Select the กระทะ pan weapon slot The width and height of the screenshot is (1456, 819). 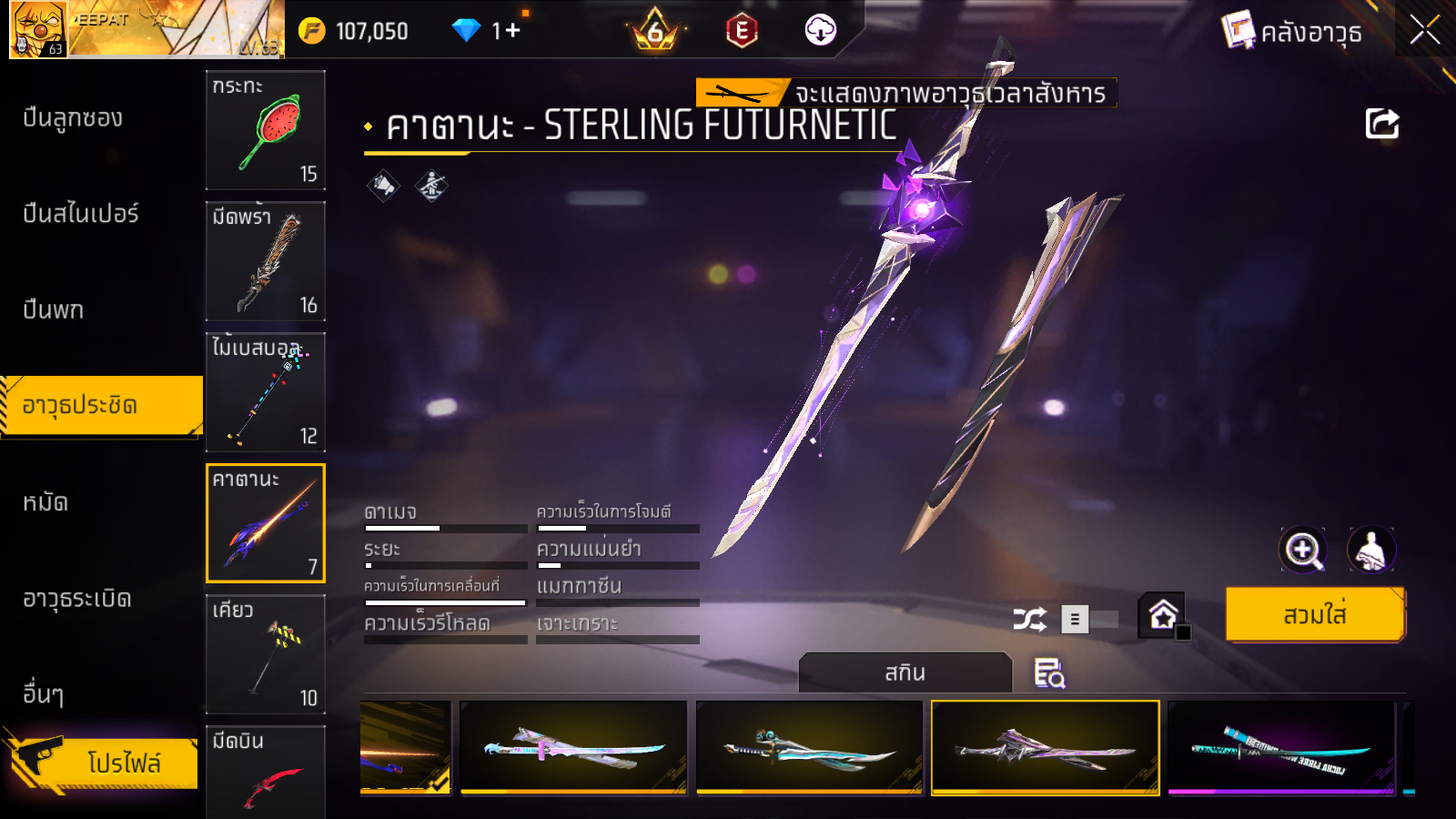click(266, 130)
